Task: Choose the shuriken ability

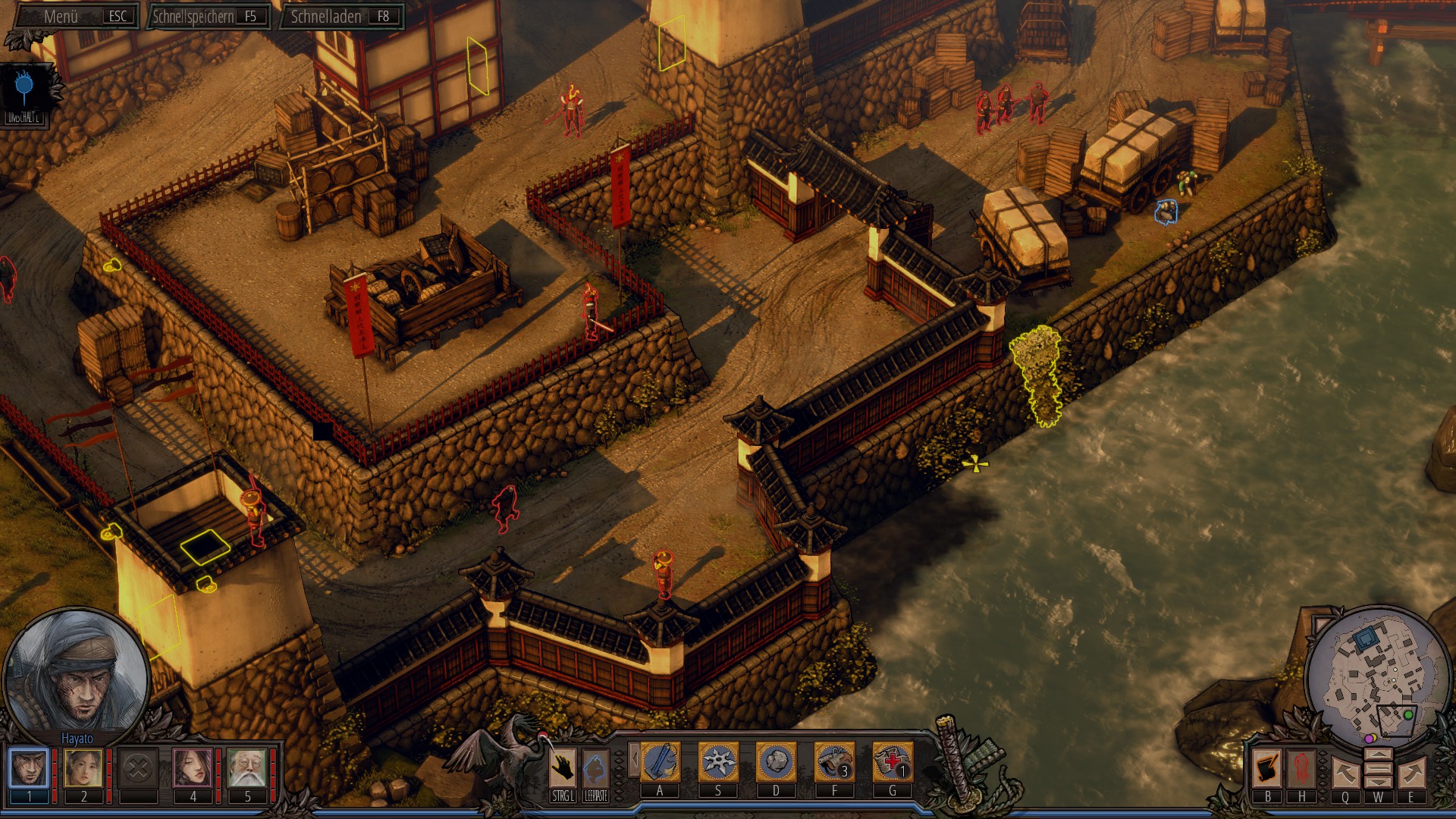Action: (717, 762)
